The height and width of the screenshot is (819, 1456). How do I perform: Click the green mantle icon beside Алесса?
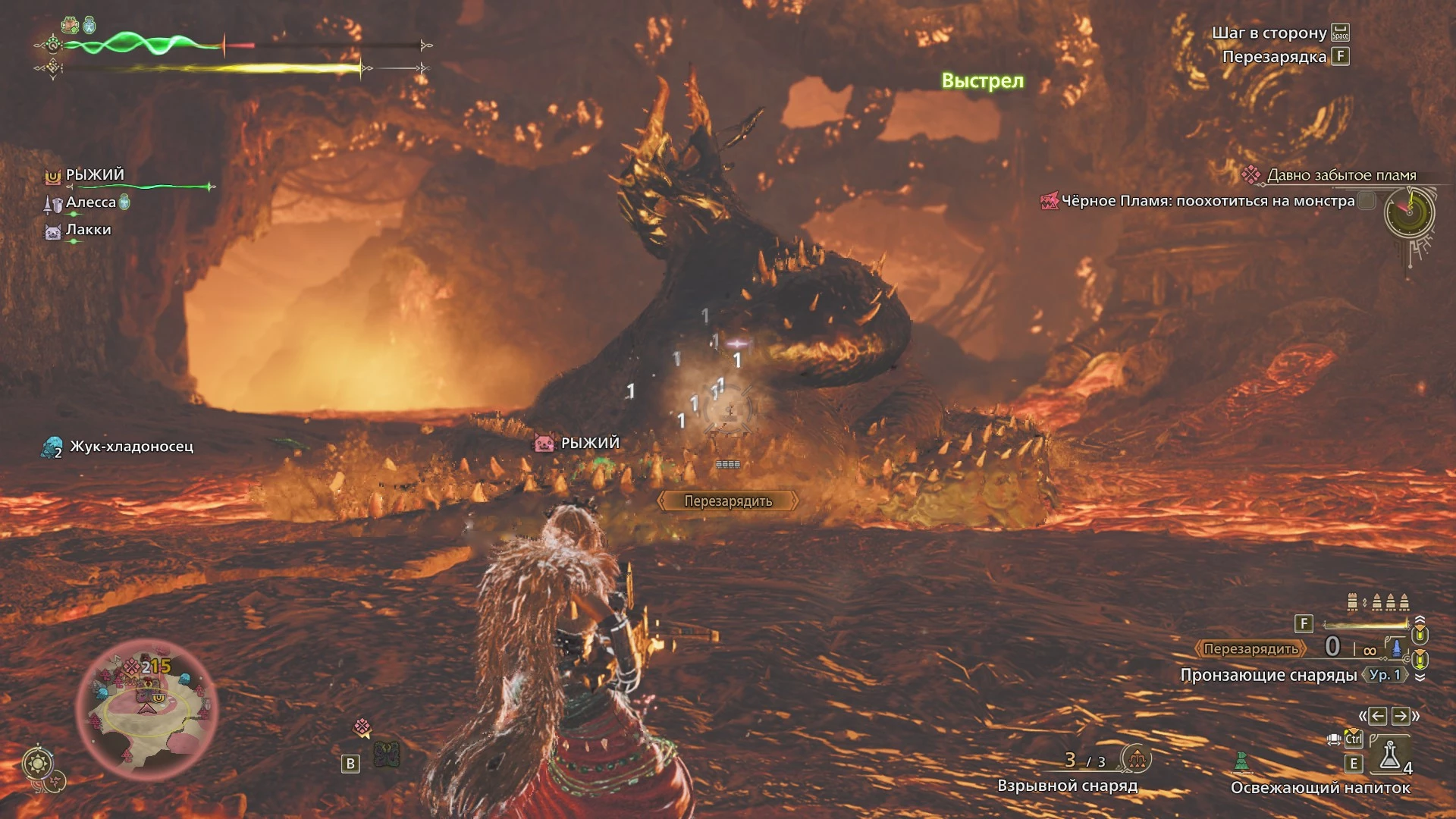point(125,202)
